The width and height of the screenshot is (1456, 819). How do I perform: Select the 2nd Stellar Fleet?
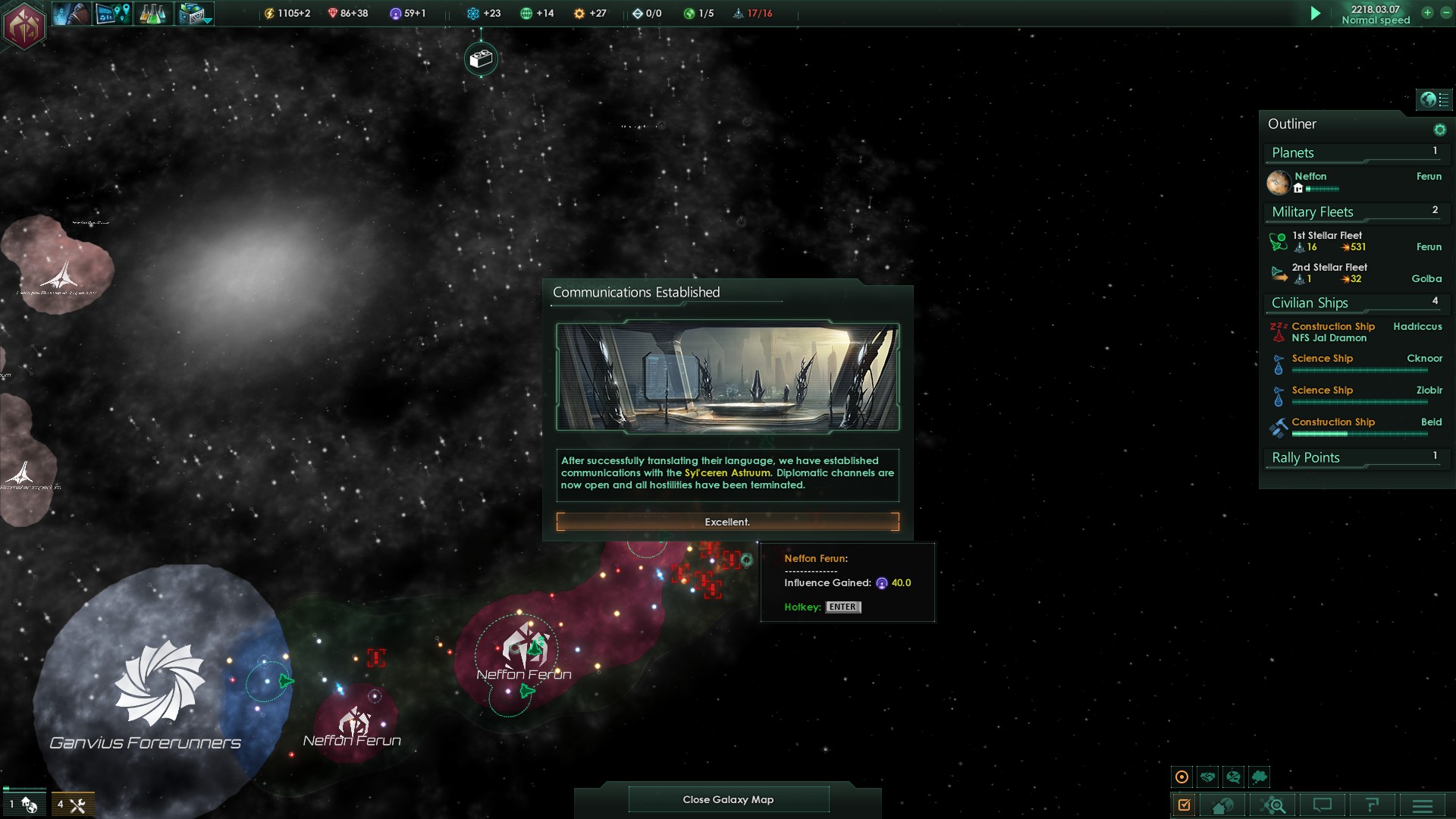pyautogui.click(x=1329, y=268)
